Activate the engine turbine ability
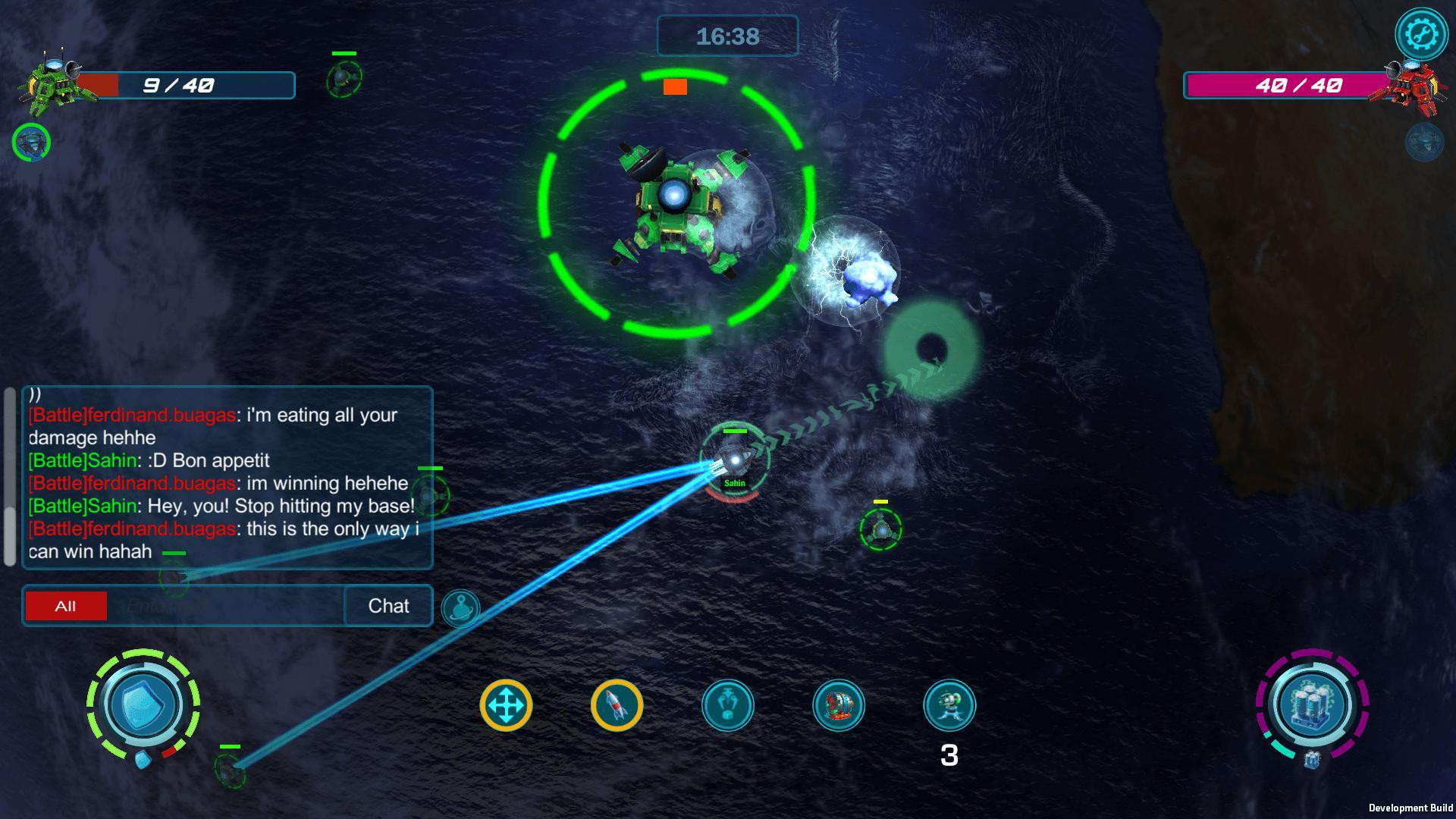 click(839, 705)
